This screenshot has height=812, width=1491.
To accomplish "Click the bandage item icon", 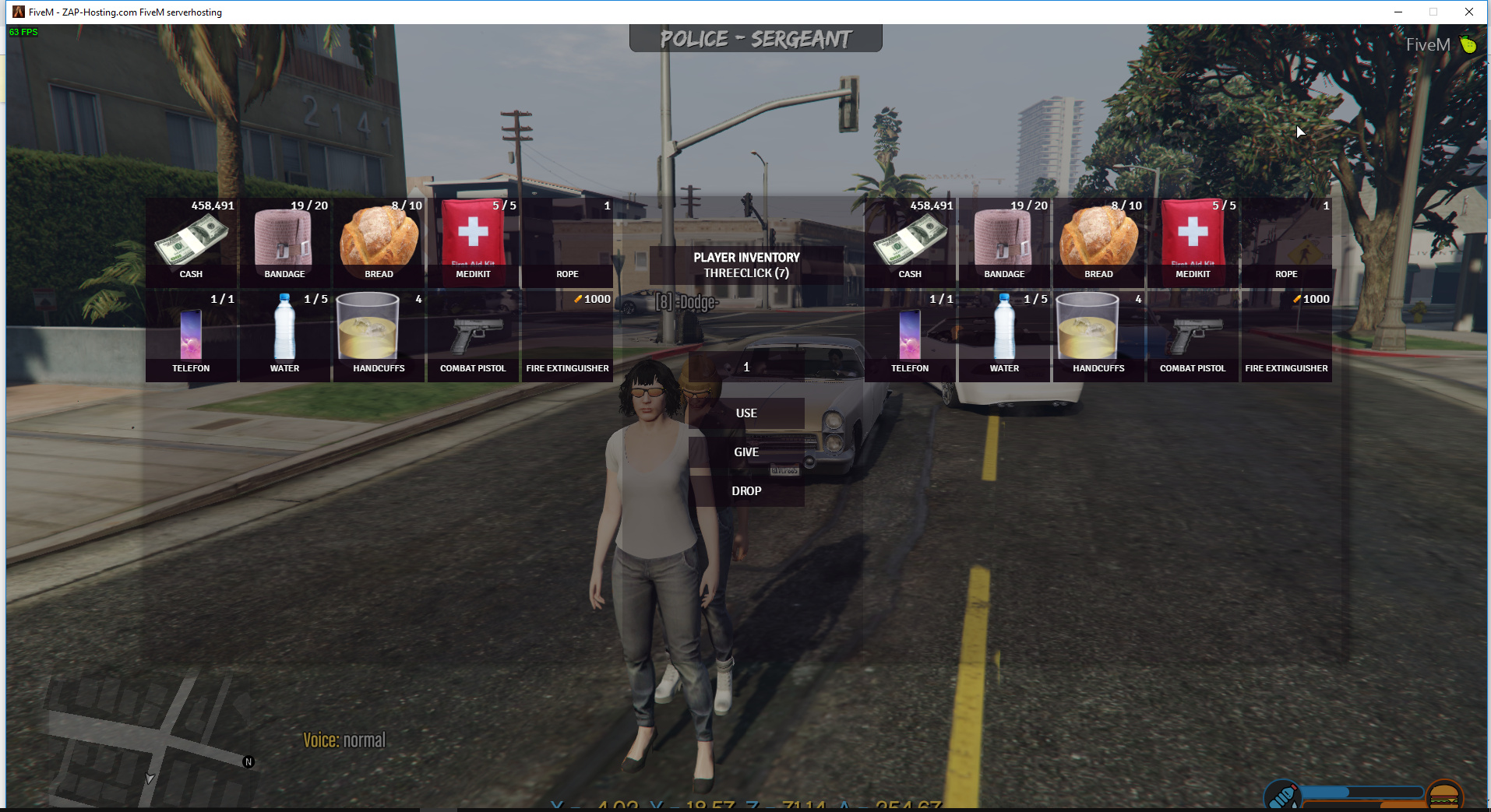I will pyautogui.click(x=284, y=237).
